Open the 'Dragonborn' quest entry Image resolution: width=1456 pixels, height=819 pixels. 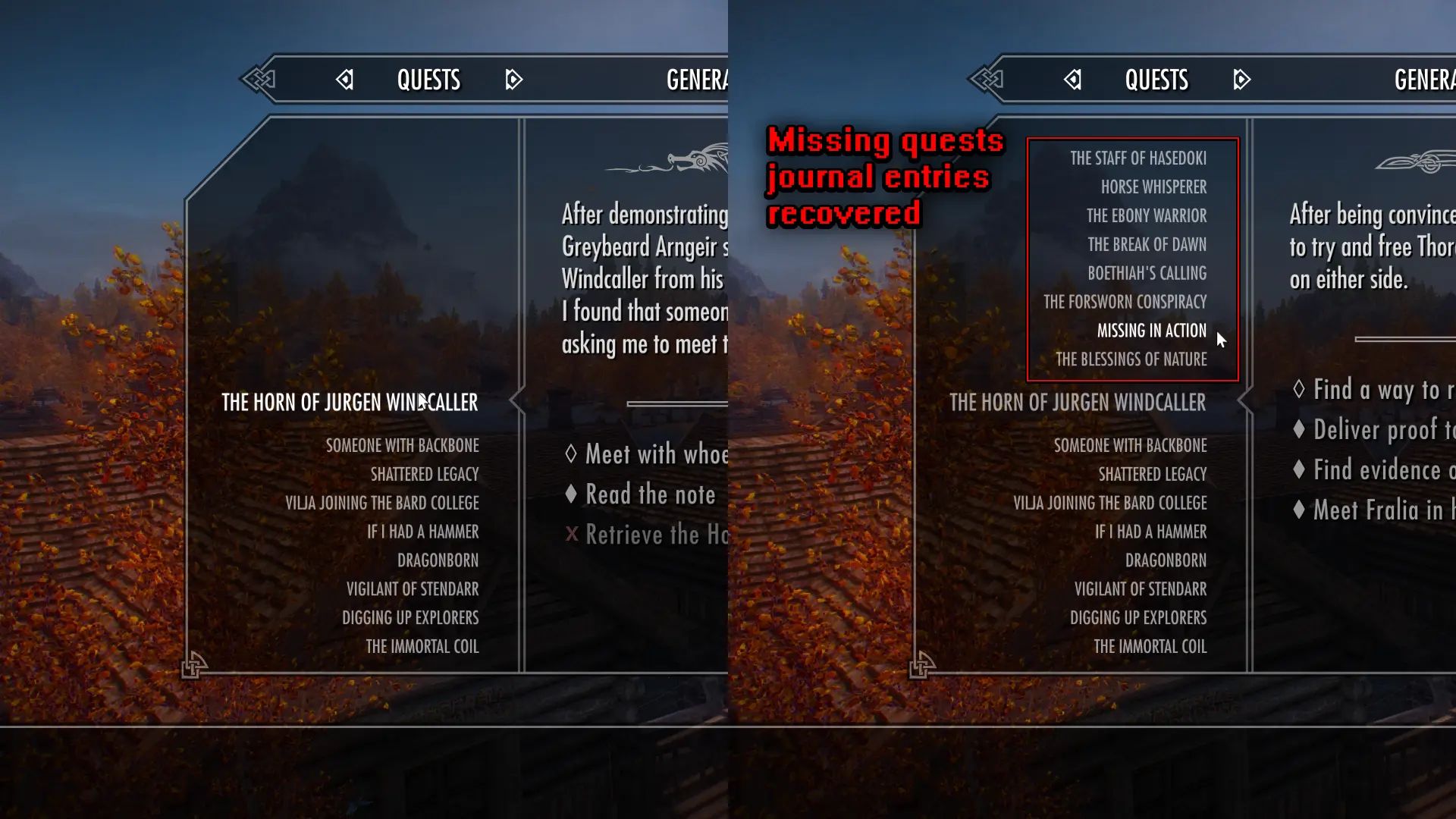[439, 560]
